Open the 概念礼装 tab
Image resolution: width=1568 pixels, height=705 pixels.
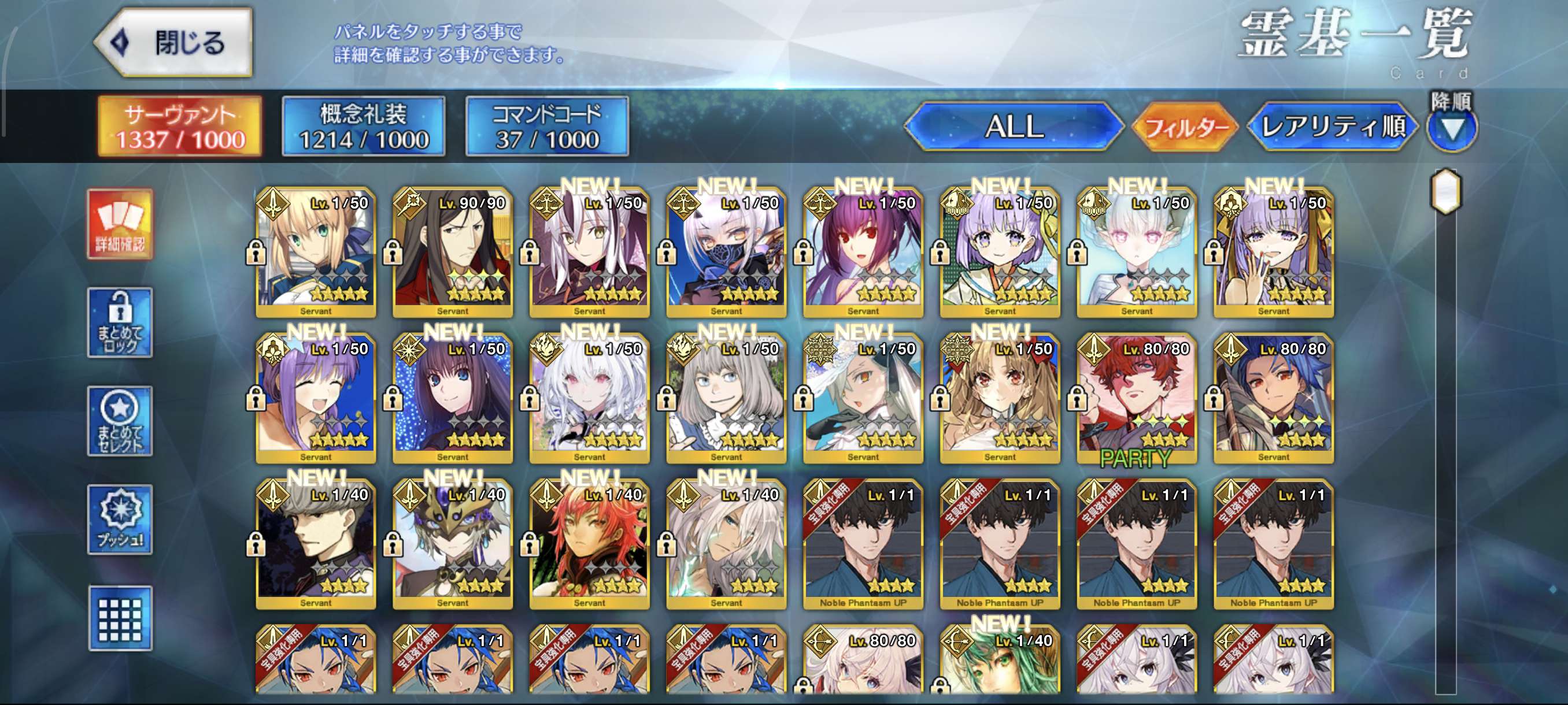[x=364, y=126]
